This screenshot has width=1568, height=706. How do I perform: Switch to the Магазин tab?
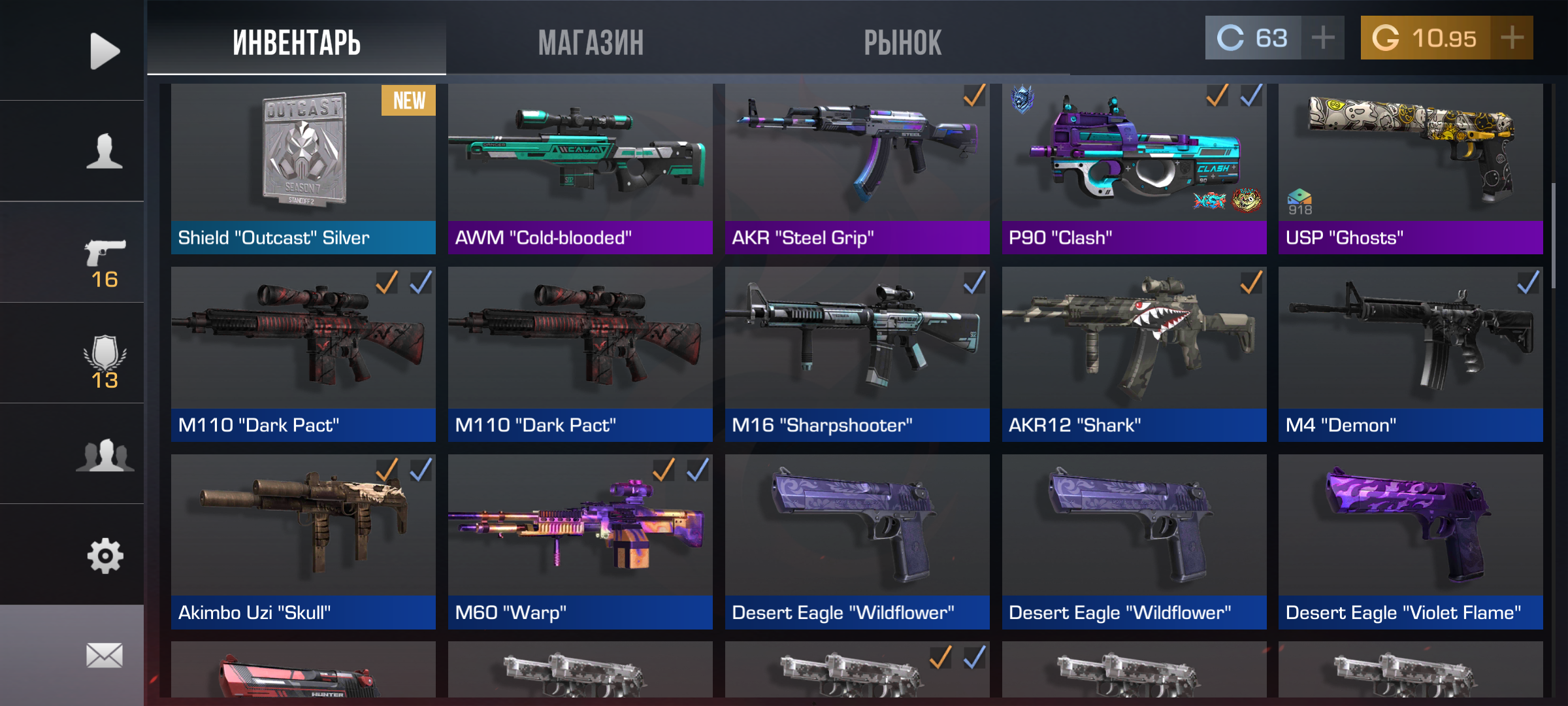(591, 43)
